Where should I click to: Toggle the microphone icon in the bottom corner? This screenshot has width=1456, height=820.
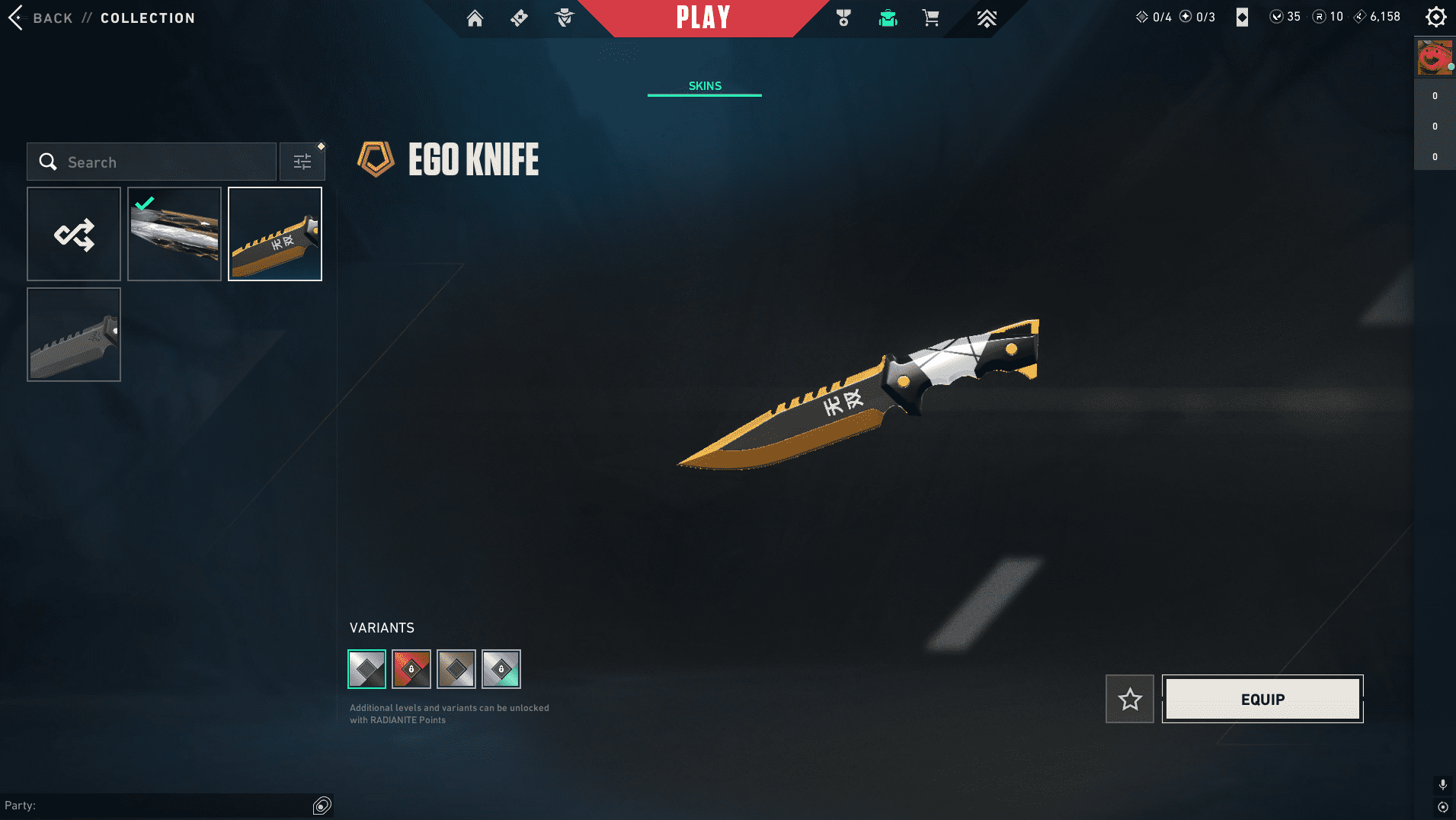[1442, 783]
